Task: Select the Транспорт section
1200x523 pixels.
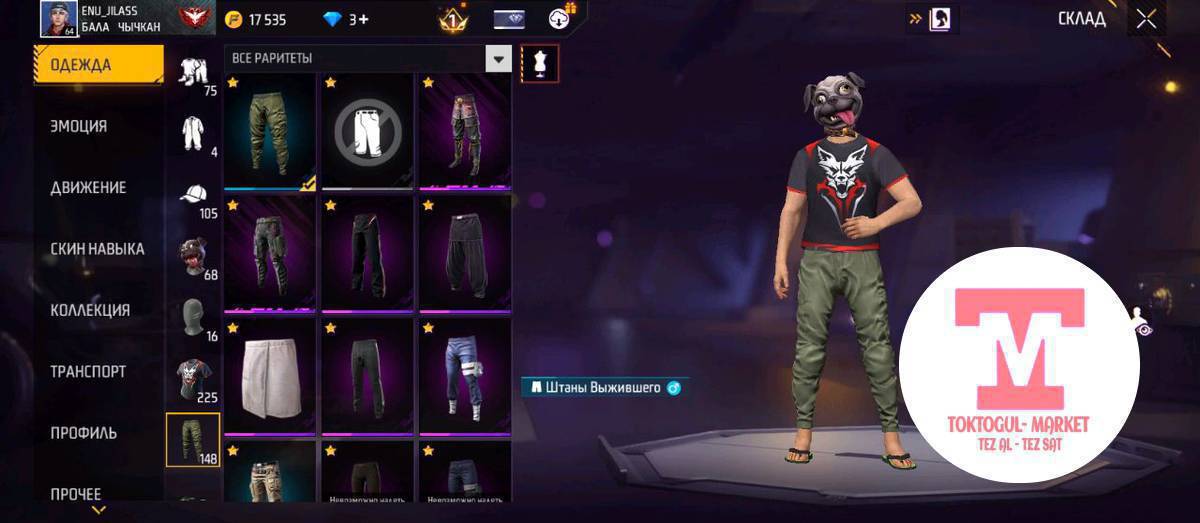Action: point(88,371)
